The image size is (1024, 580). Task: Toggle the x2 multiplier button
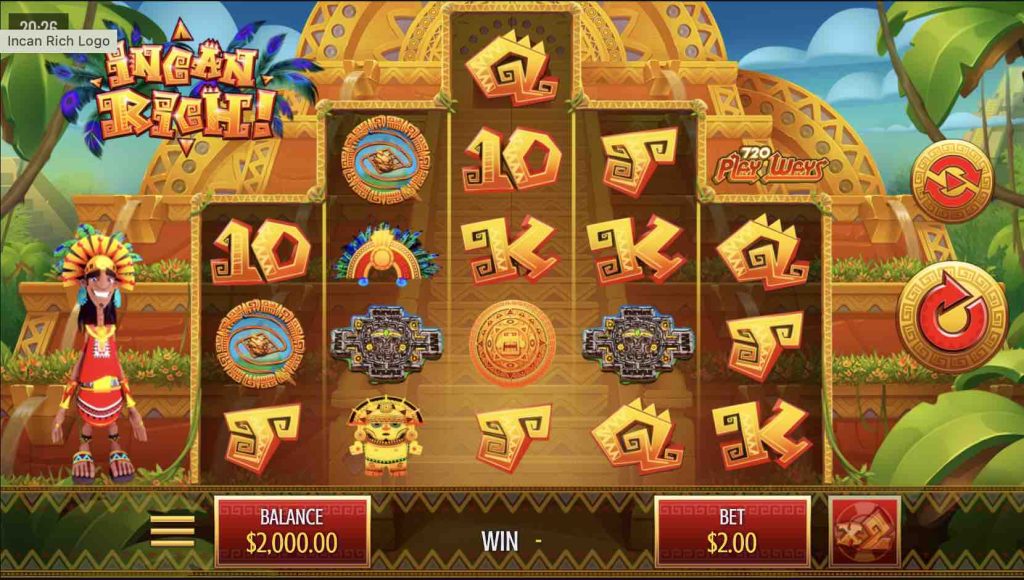click(864, 531)
